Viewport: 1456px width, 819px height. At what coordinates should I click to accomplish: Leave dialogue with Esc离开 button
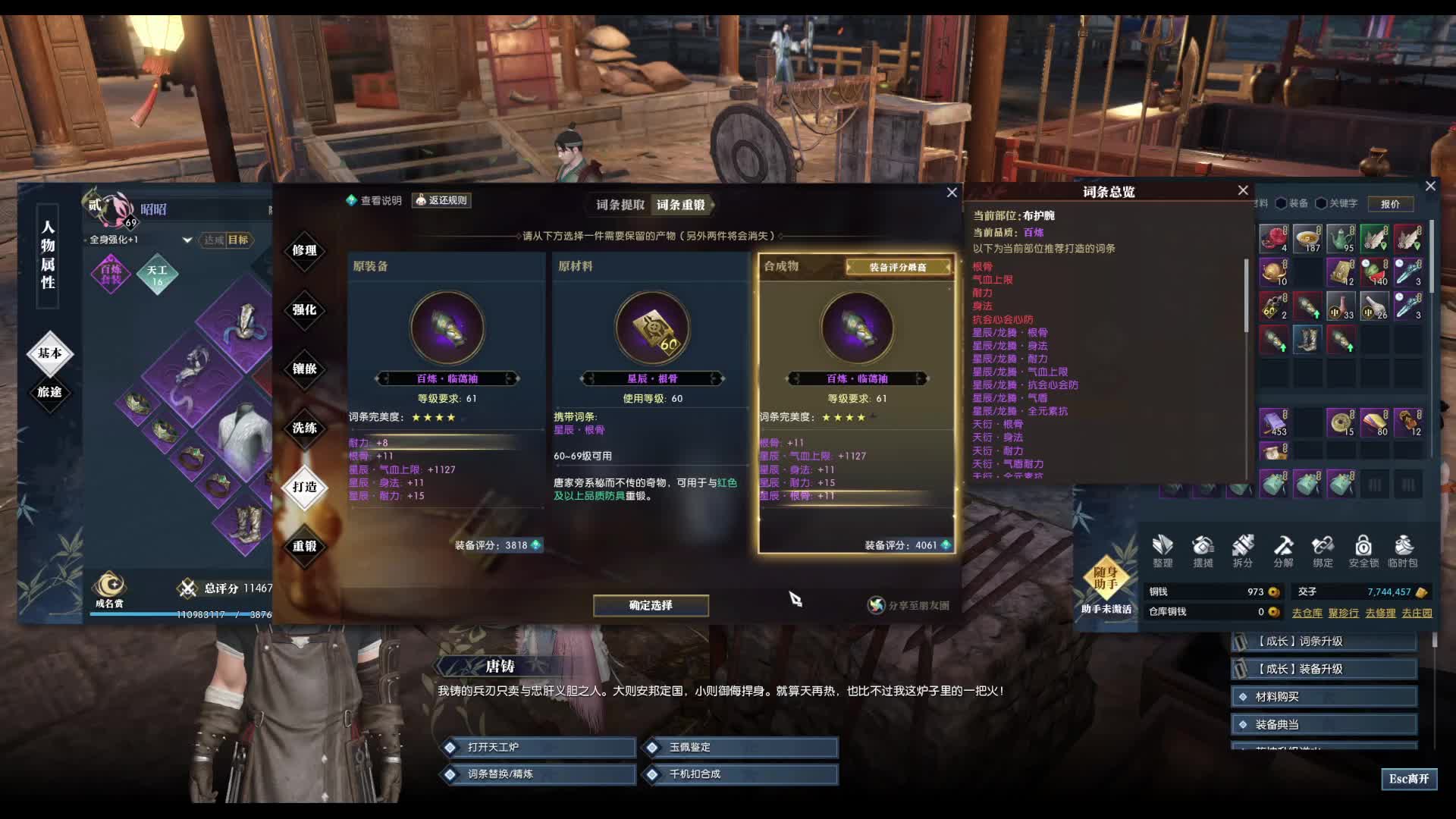coord(1408,779)
